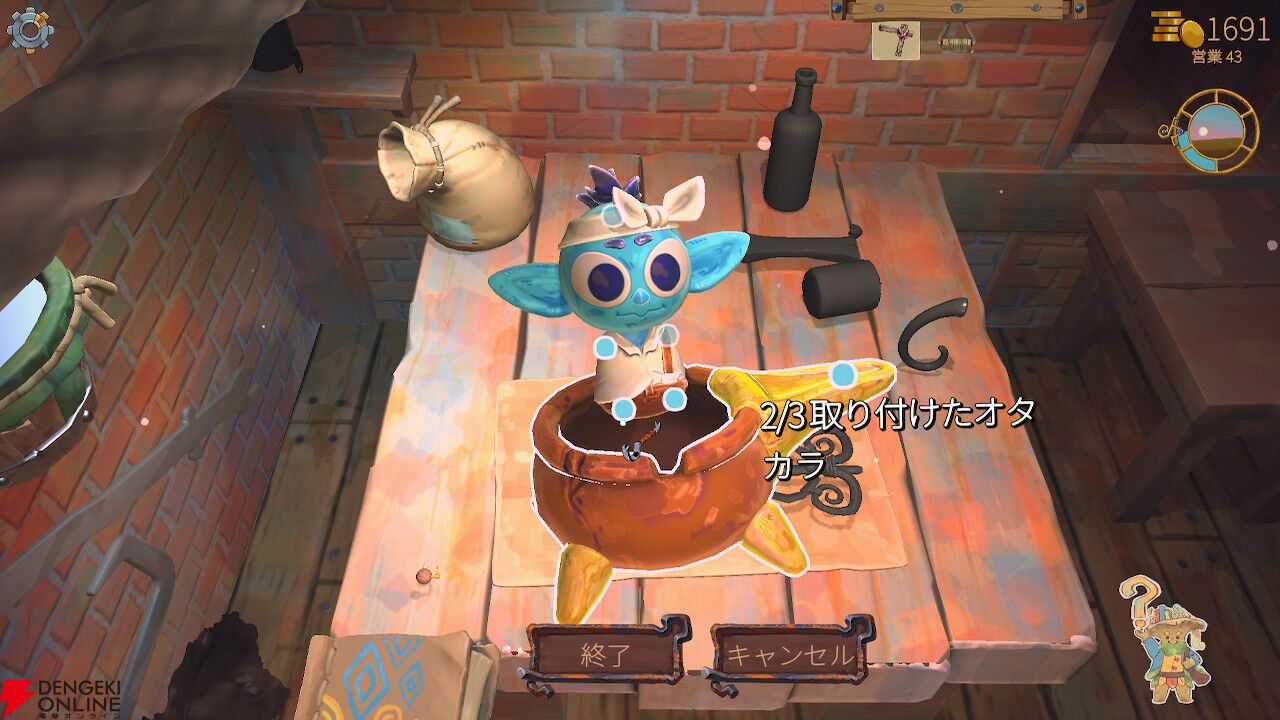The height and width of the screenshot is (720, 1280).
Task: Toggle the attachment point near the star's tip
Action: [841, 375]
